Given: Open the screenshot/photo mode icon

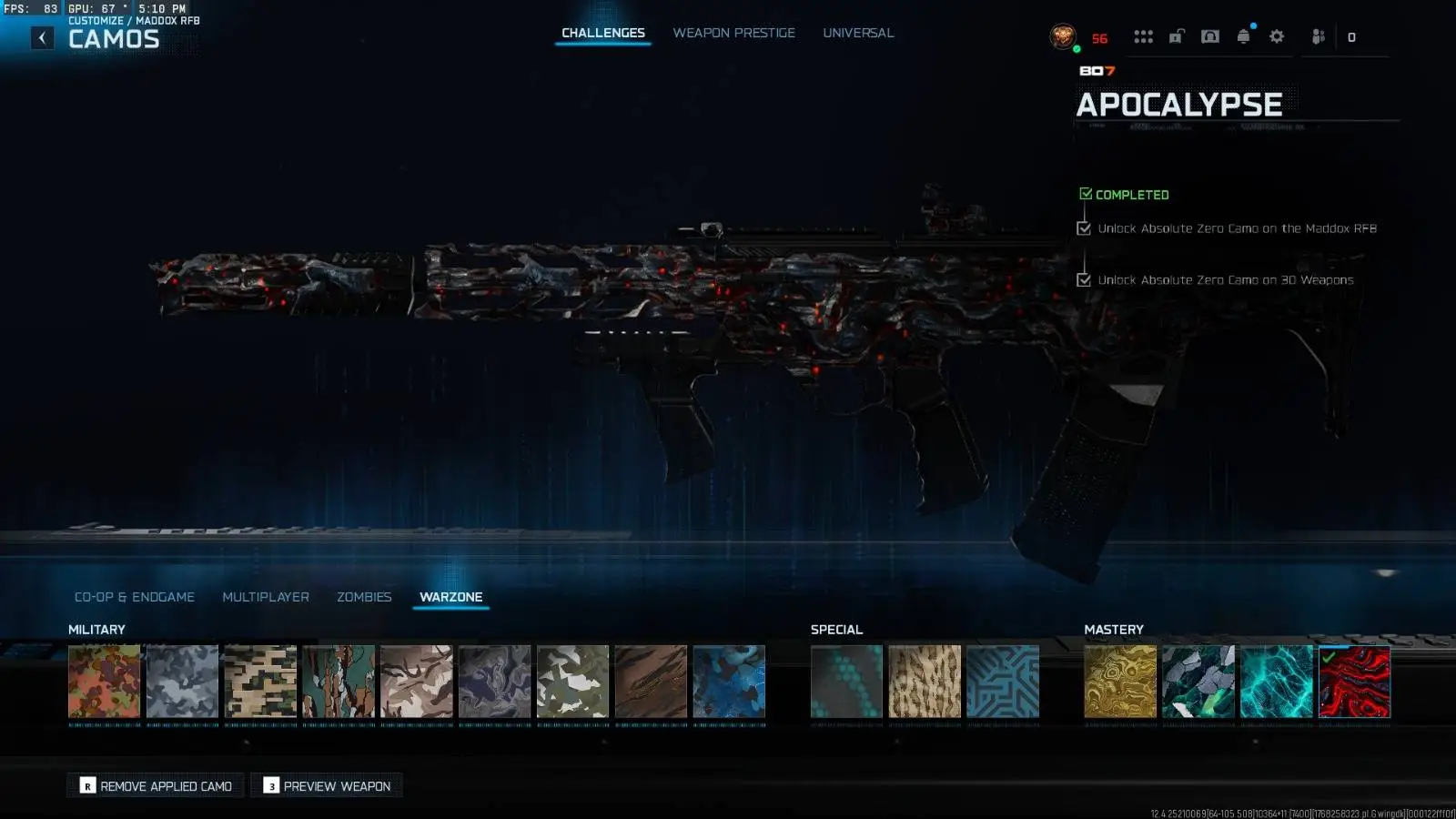Looking at the screenshot, I should point(1209,36).
